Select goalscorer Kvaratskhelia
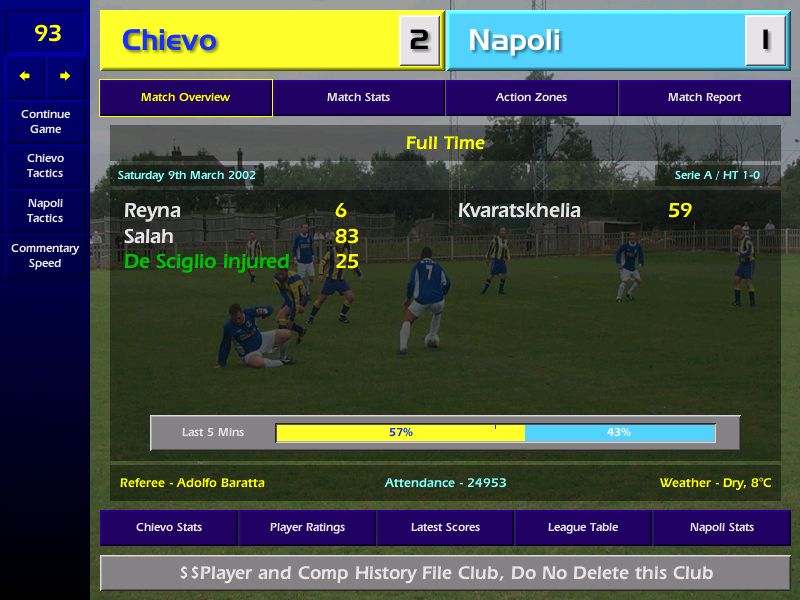The height and width of the screenshot is (600, 800). (x=519, y=211)
